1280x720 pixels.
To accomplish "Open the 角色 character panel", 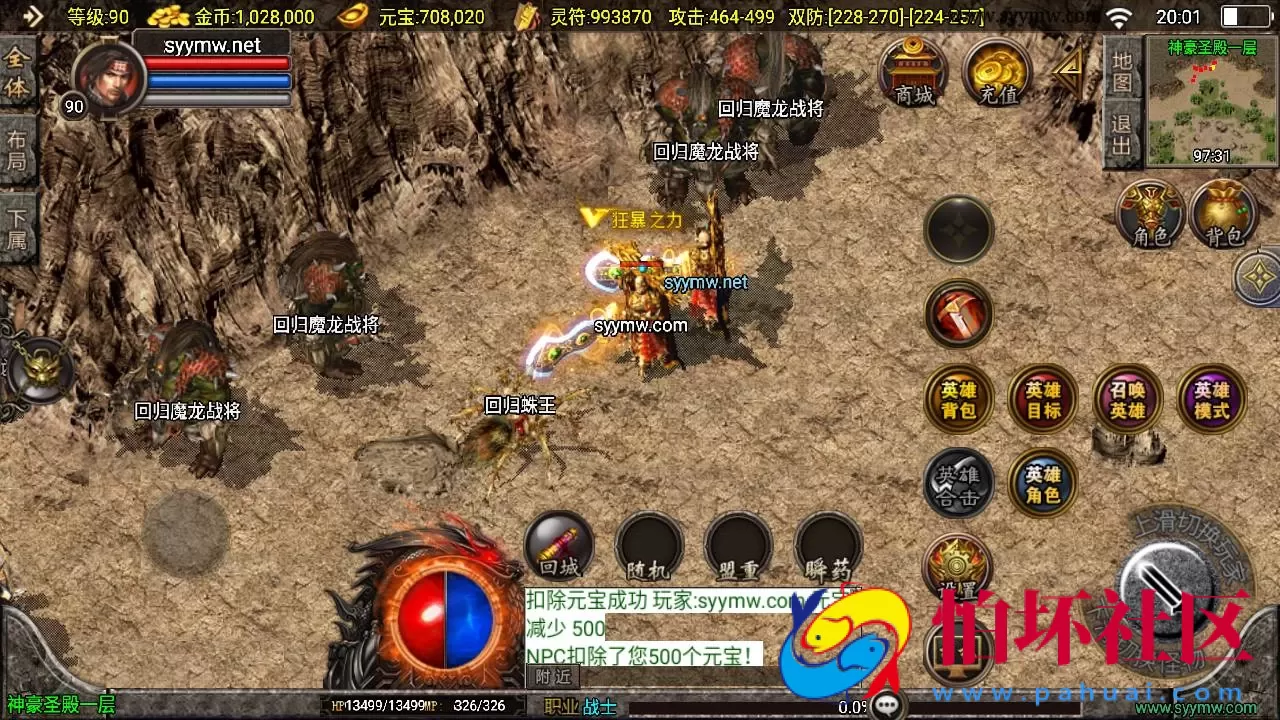I will point(1149,215).
